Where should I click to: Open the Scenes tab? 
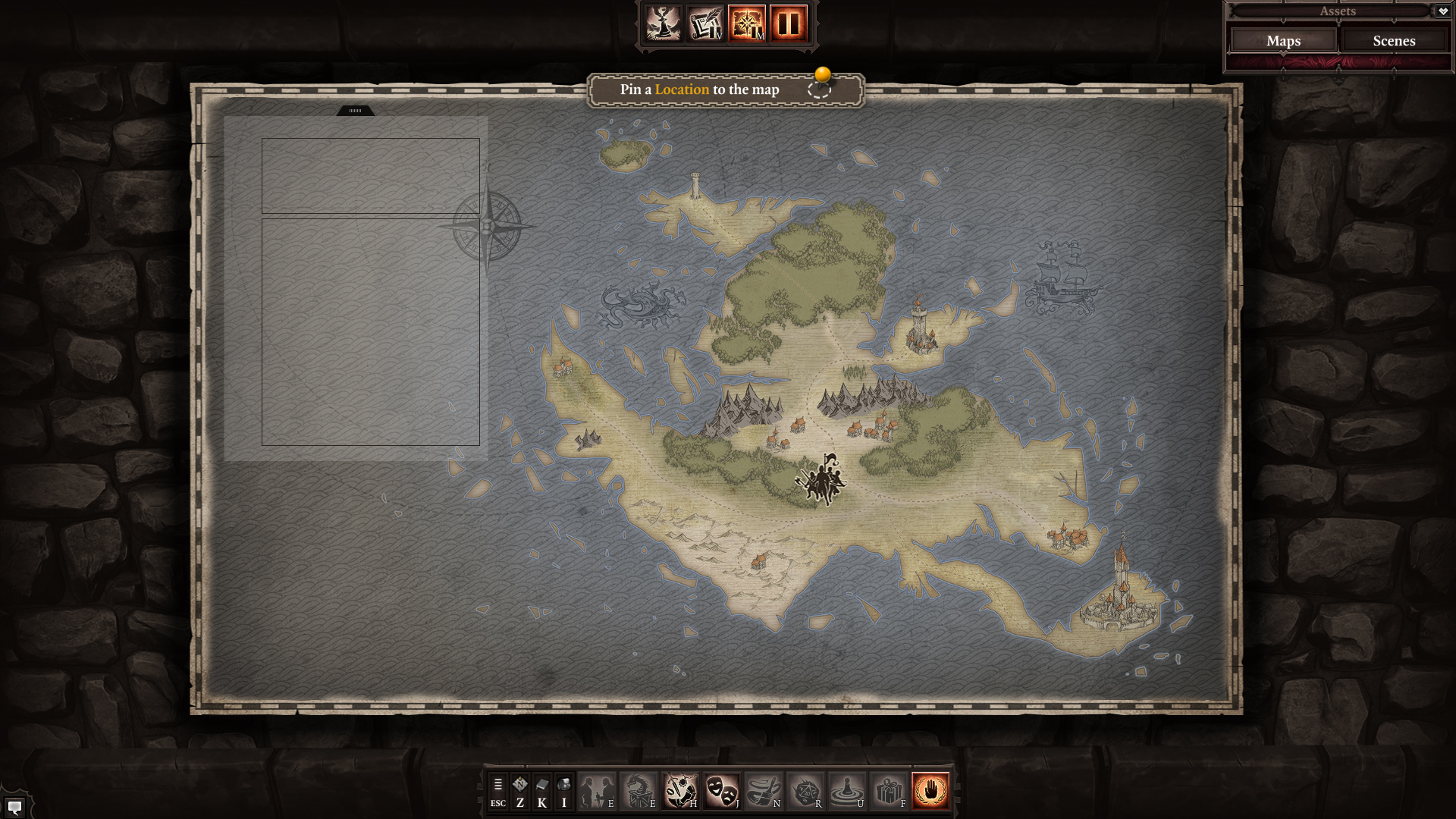(x=1394, y=41)
